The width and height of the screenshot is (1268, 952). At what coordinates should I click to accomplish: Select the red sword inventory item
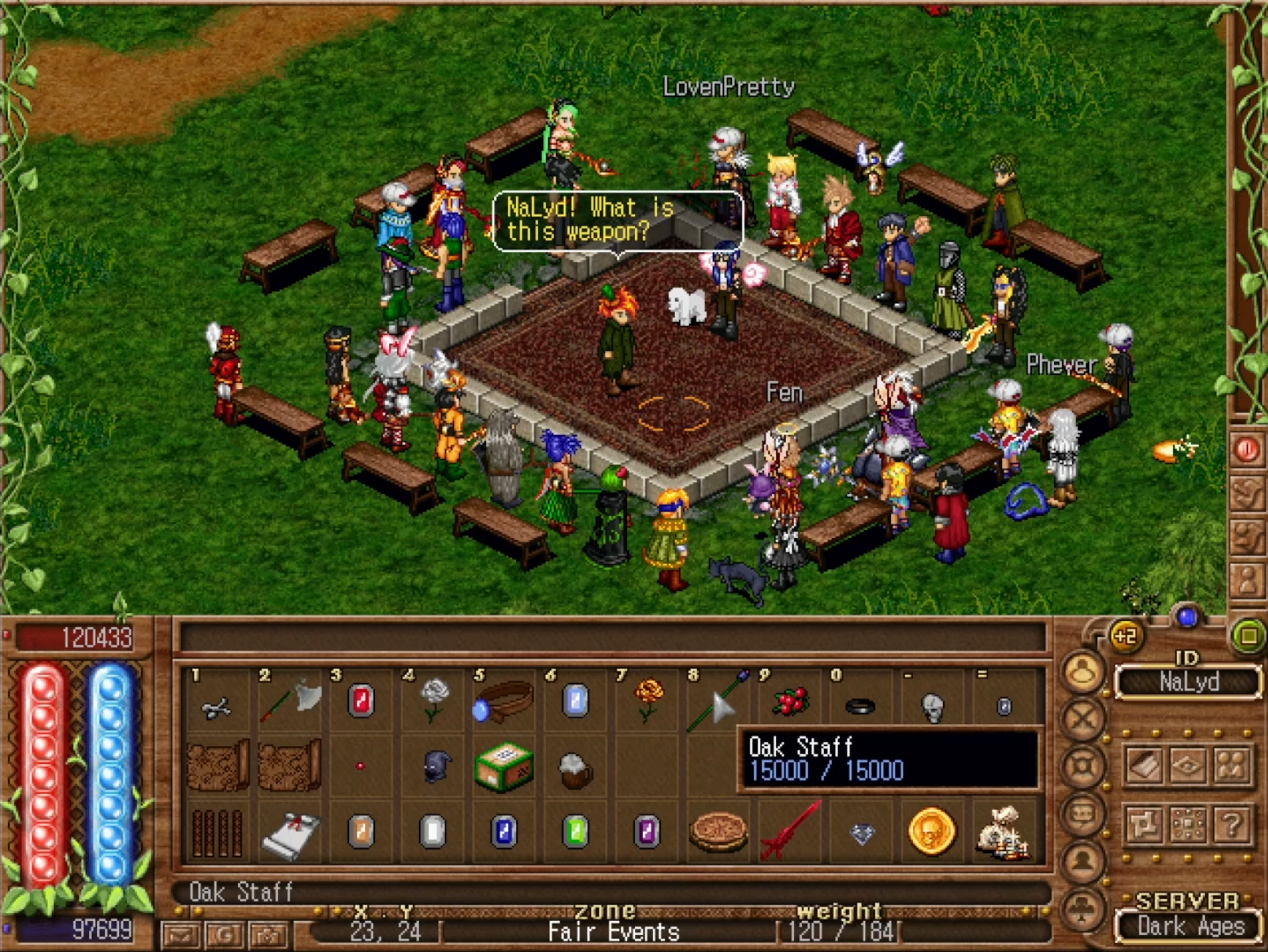[790, 831]
